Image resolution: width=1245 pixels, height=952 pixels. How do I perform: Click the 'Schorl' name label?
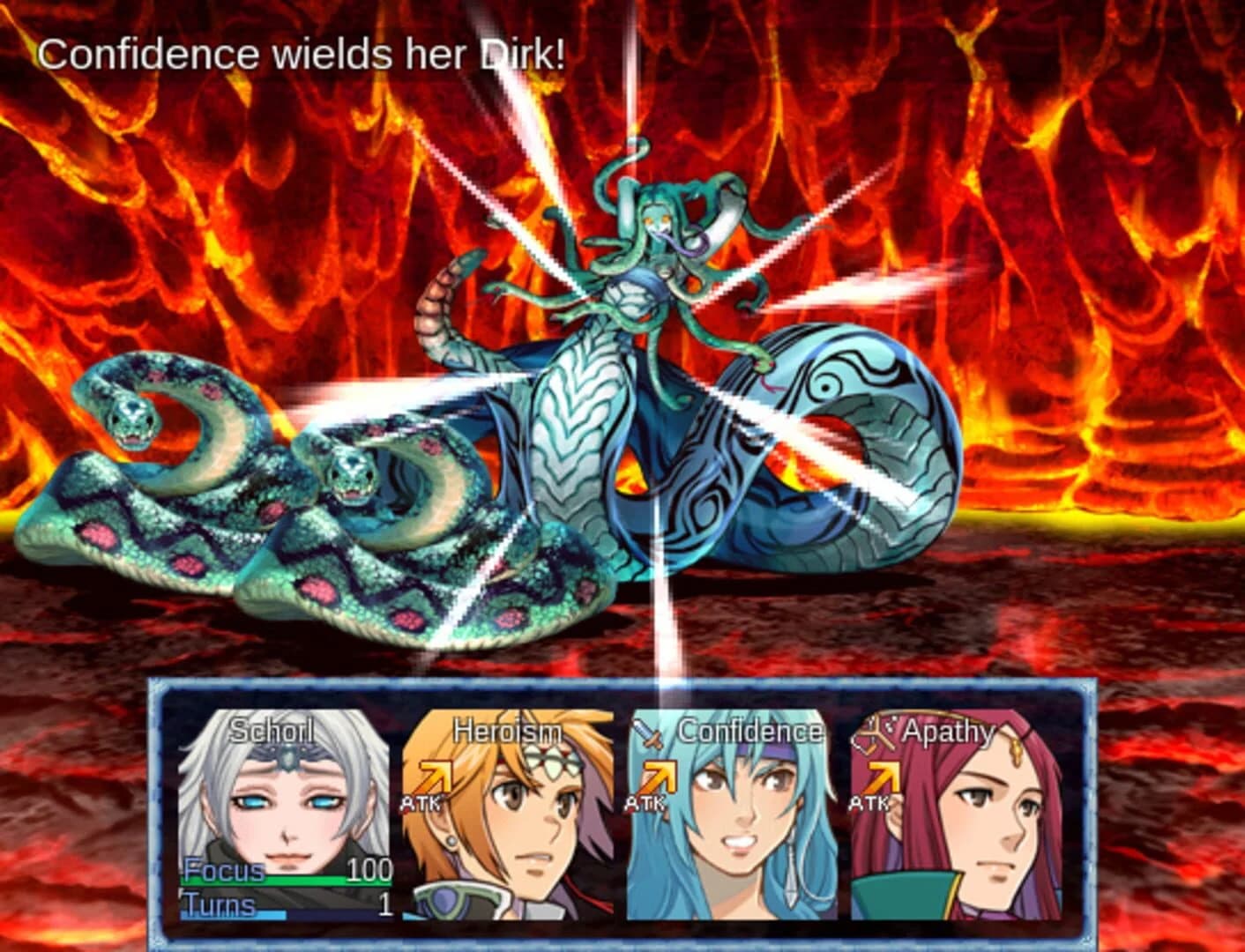pos(272,730)
